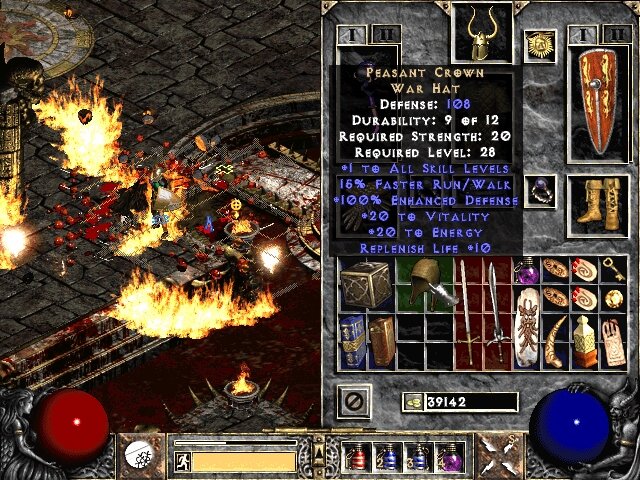
Task: Click the purple-gem ring slot
Action: pyautogui.click(x=542, y=190)
